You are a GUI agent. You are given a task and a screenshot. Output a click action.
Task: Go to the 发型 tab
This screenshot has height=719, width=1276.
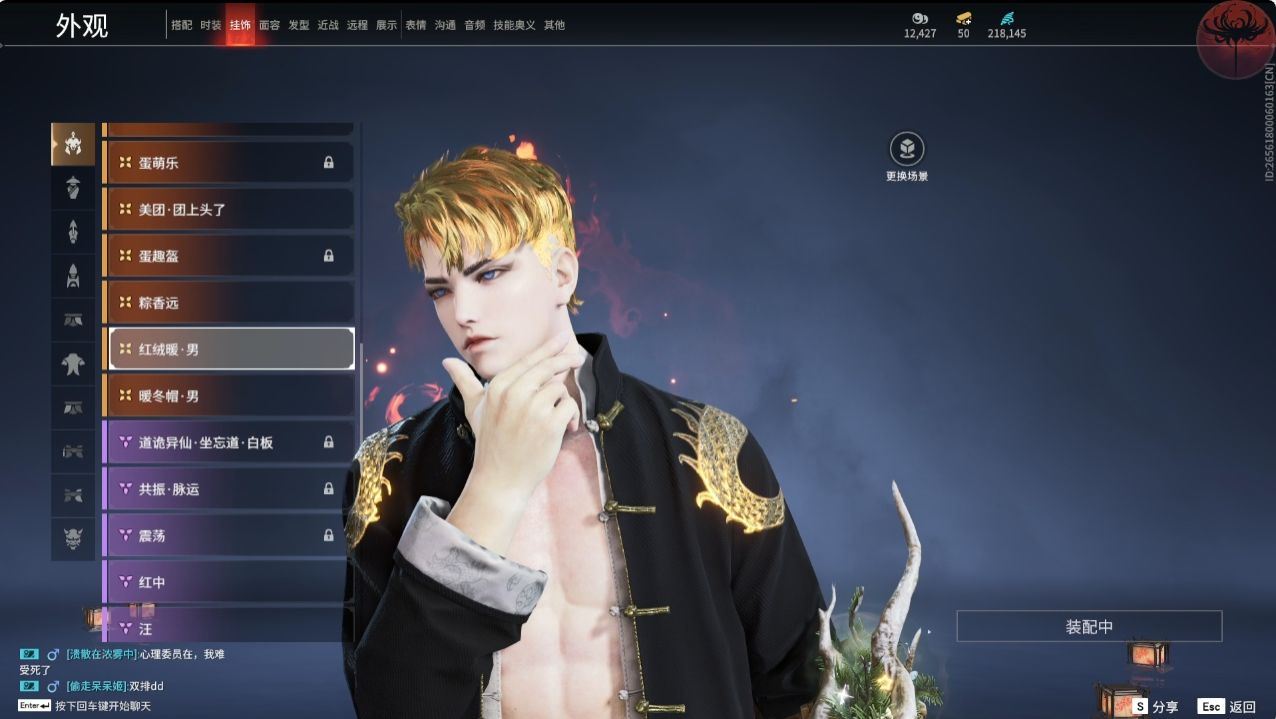point(298,25)
